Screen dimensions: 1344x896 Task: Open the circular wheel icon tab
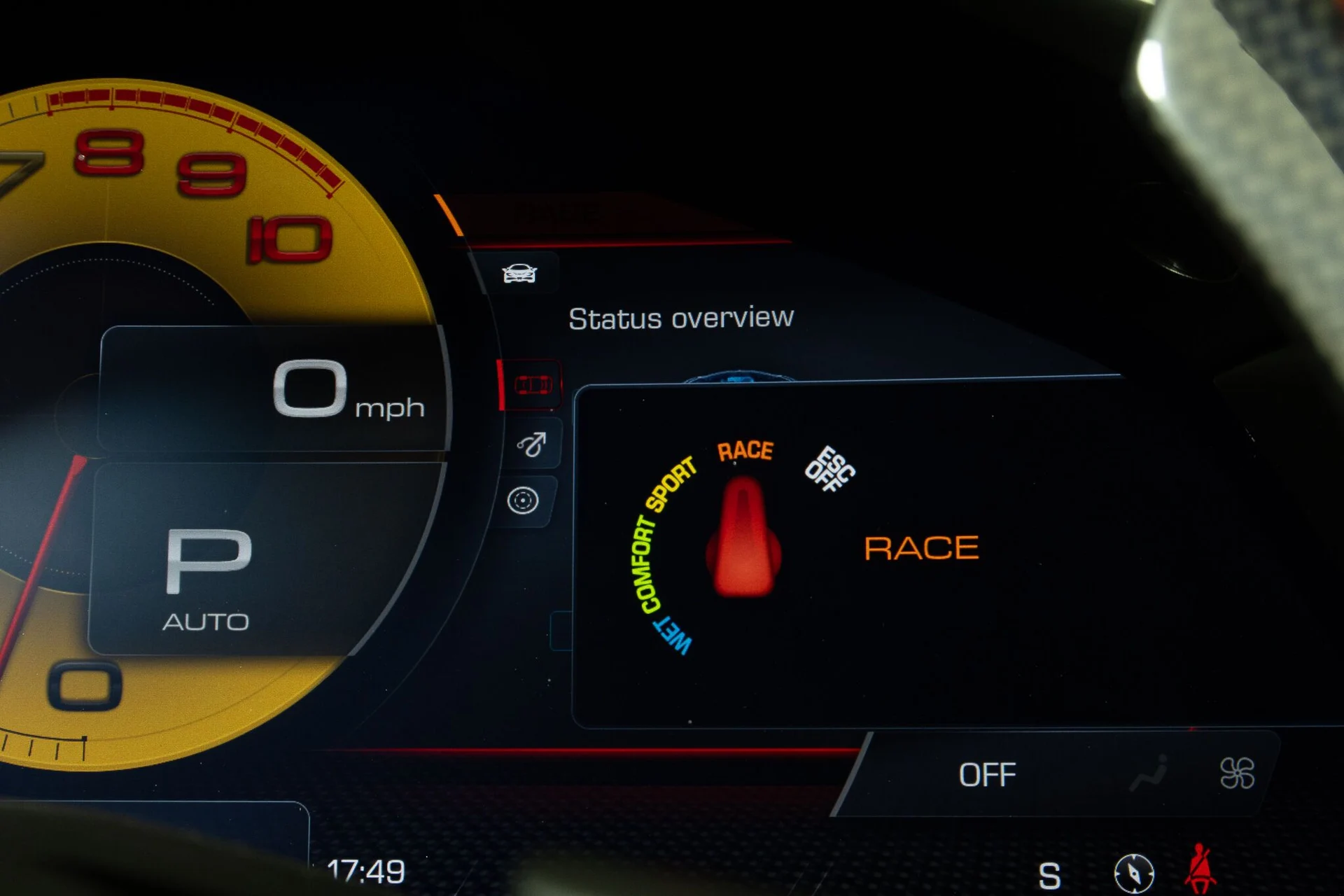tap(523, 500)
